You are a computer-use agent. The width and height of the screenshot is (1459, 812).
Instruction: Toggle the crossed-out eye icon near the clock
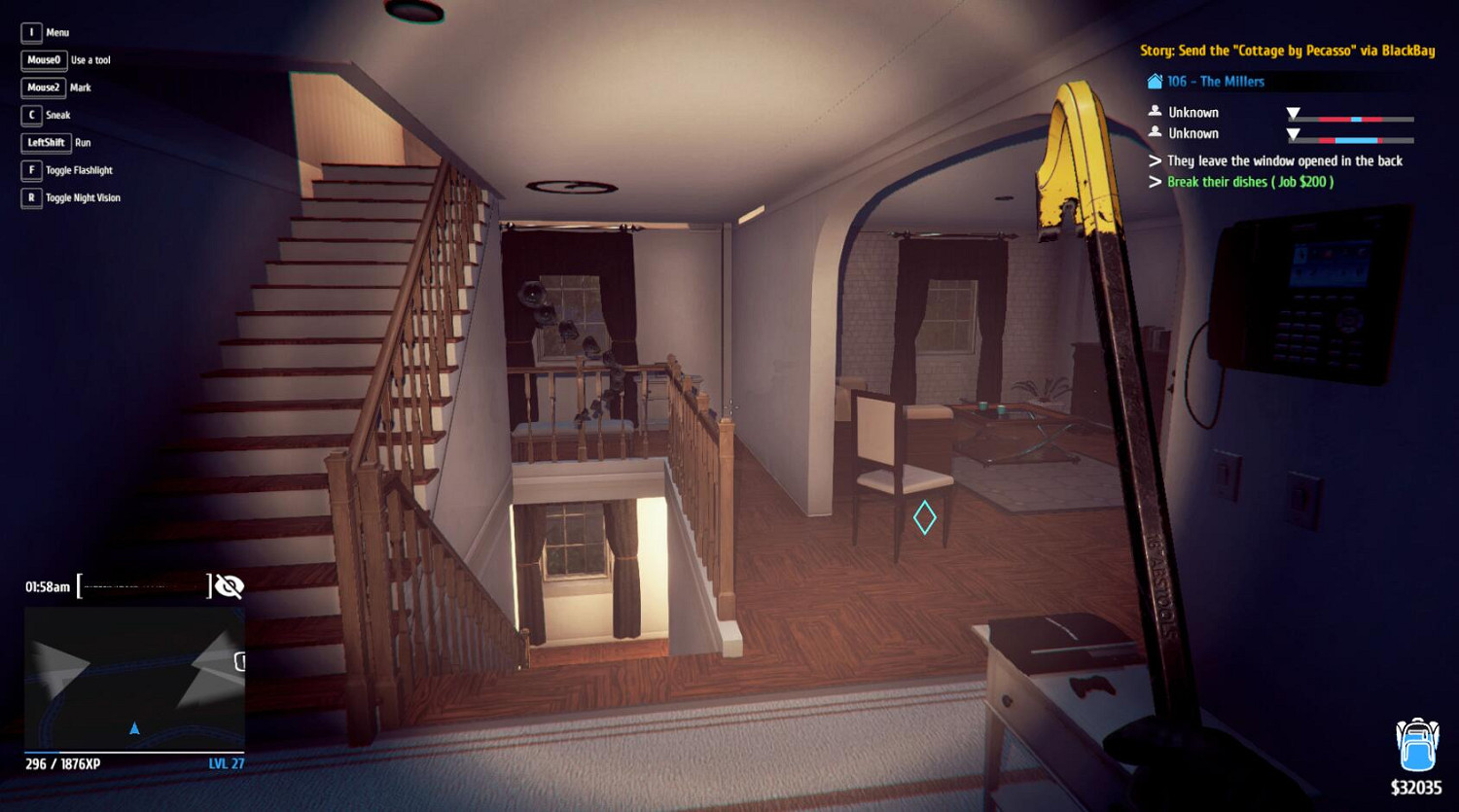229,585
